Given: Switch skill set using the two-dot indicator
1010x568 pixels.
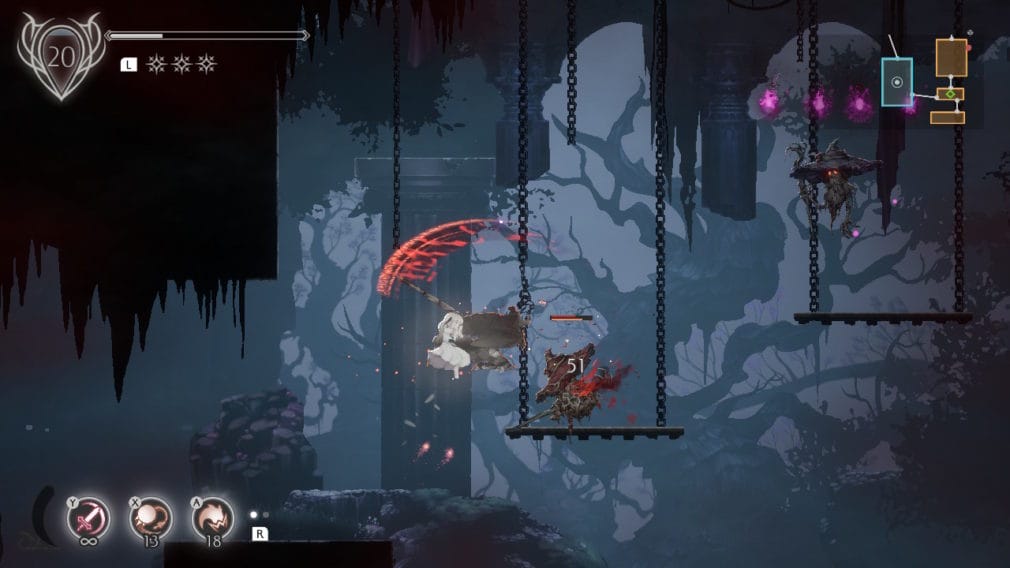Looking at the screenshot, I should click(259, 516).
